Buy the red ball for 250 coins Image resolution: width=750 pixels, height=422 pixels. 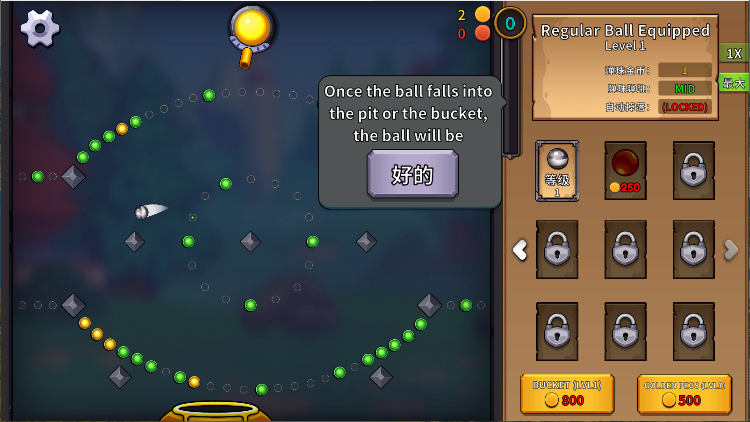[x=625, y=170]
